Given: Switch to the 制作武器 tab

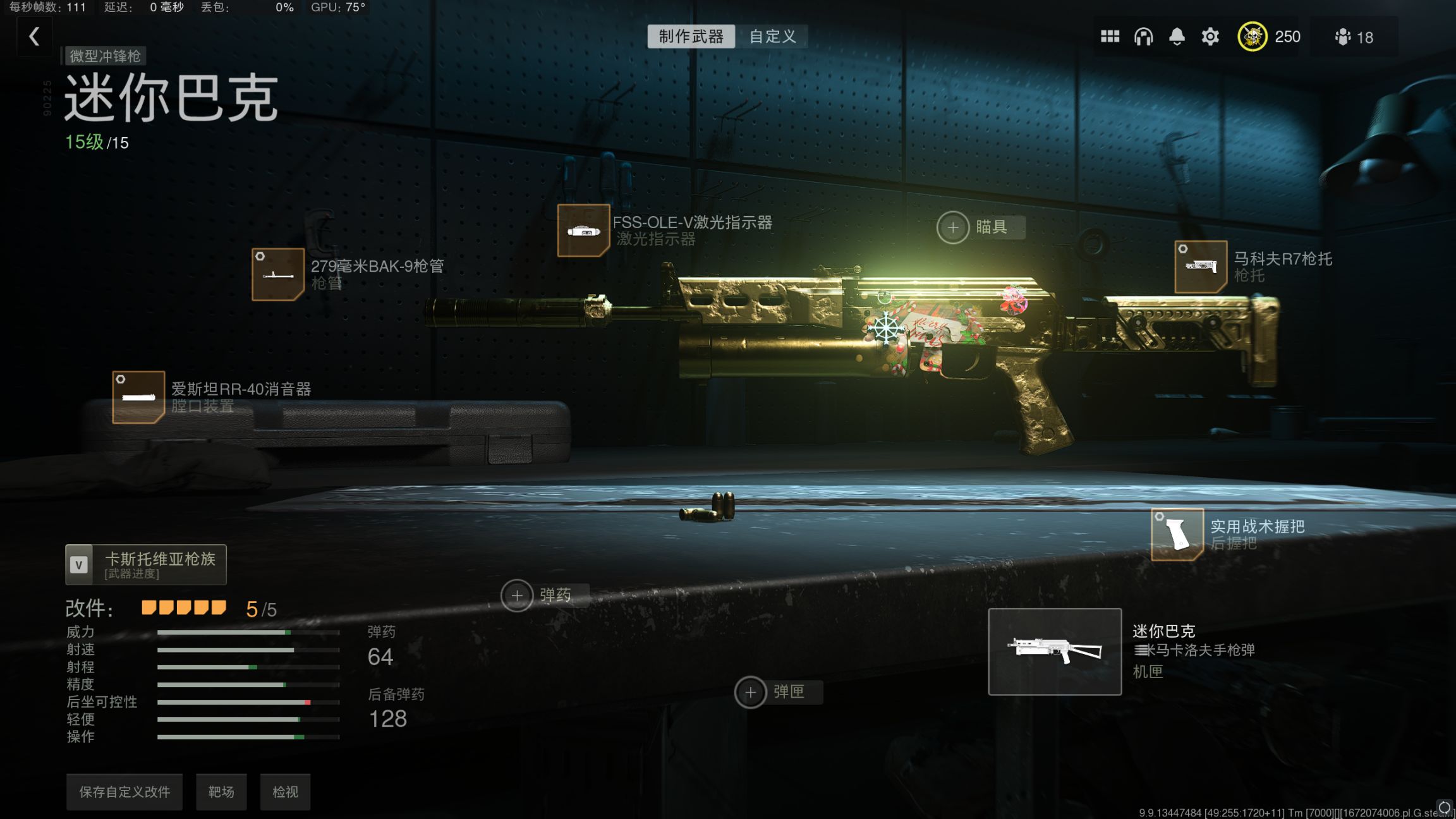Looking at the screenshot, I should tap(691, 37).
